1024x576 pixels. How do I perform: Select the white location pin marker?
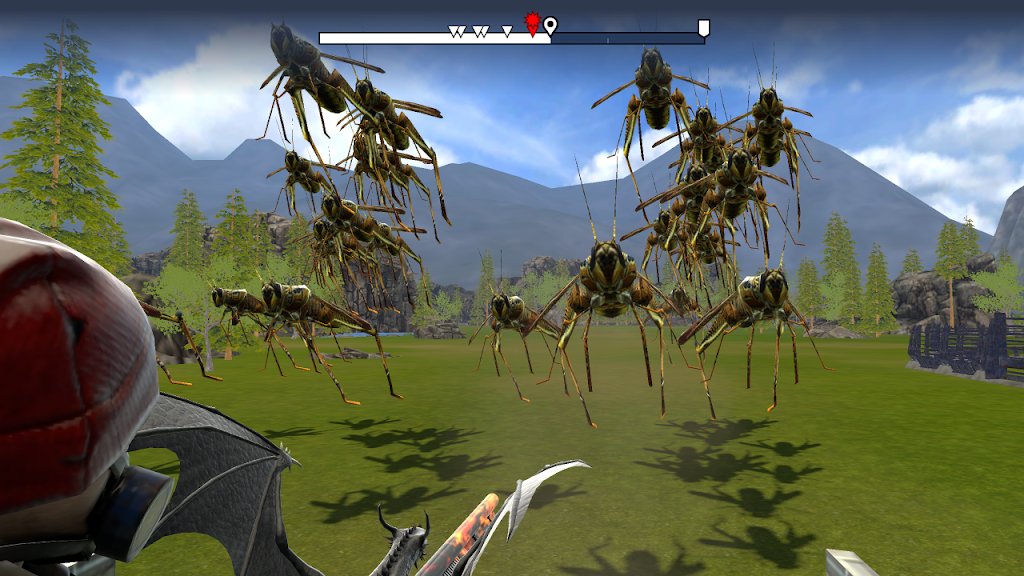(551, 25)
